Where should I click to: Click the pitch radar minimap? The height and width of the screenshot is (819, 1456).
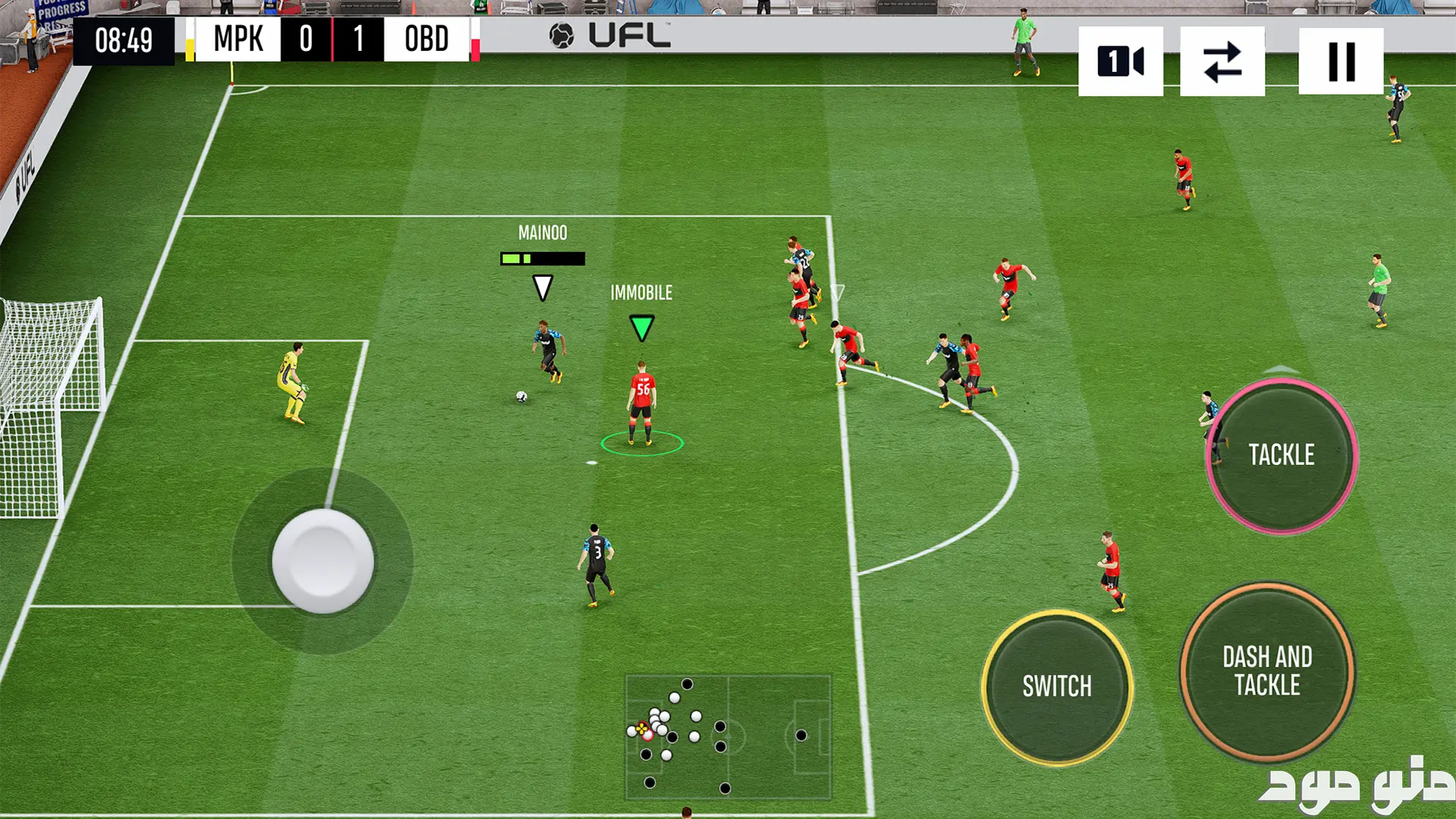pos(728,736)
